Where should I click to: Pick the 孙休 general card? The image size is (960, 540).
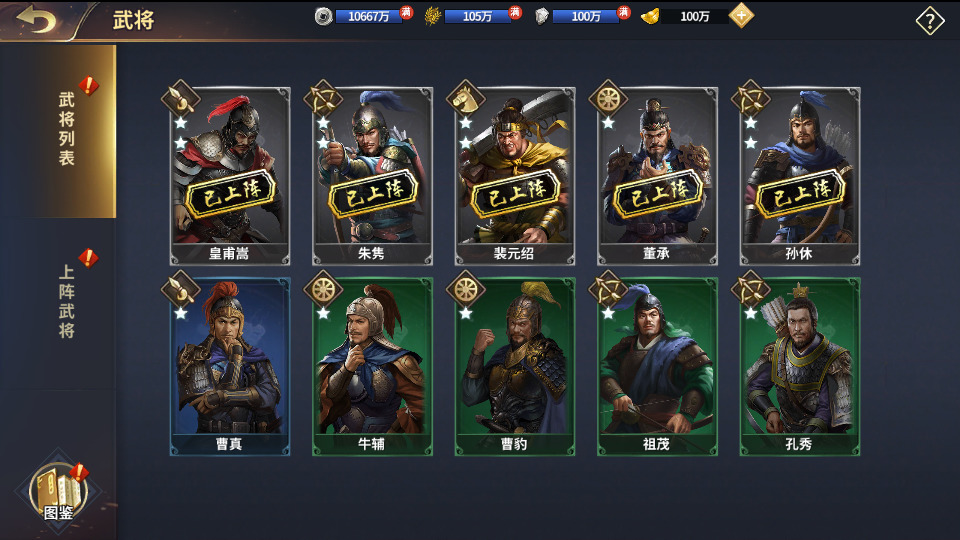click(799, 175)
